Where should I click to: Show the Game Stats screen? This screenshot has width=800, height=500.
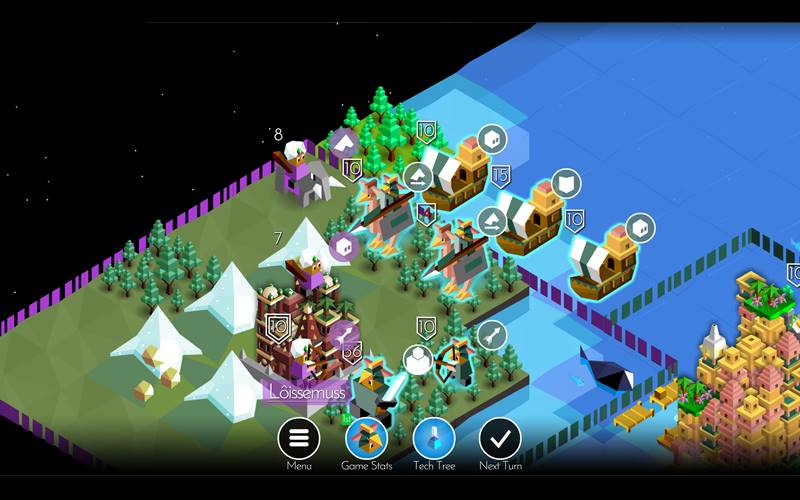pyautogui.click(x=366, y=439)
